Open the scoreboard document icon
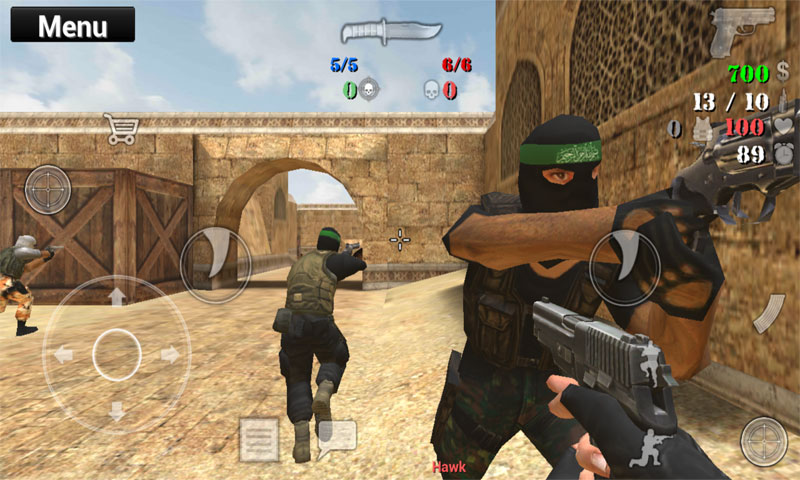 [259, 439]
